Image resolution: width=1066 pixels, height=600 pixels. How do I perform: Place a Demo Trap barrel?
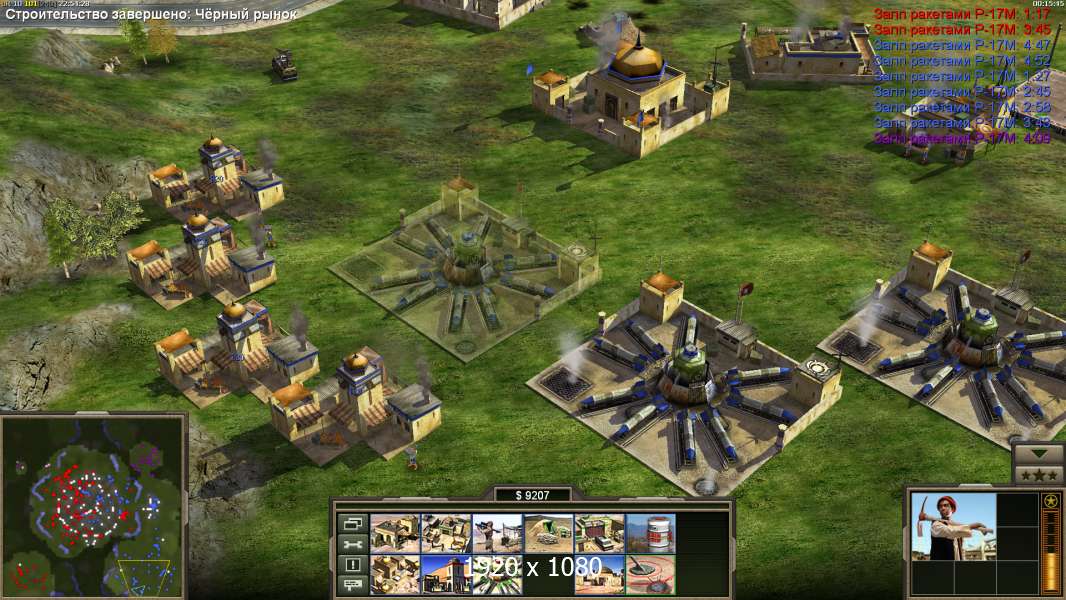[650, 533]
